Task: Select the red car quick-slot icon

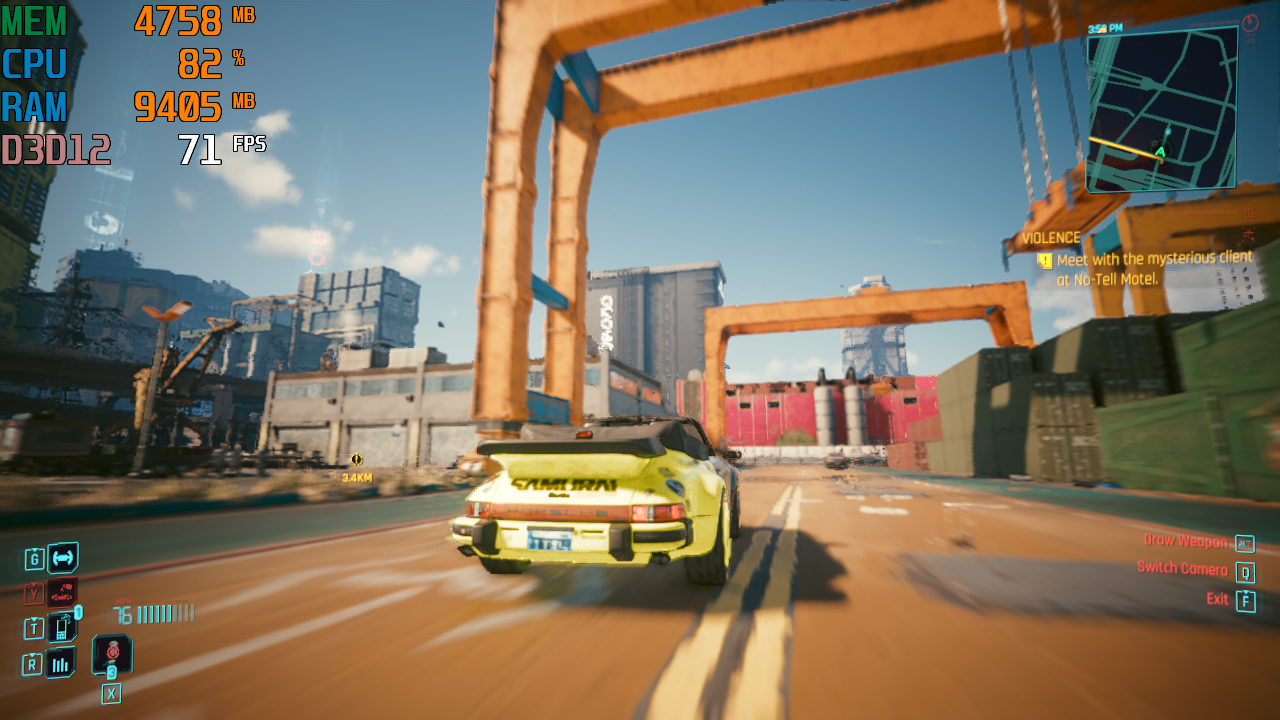Action: pyautogui.click(x=62, y=593)
